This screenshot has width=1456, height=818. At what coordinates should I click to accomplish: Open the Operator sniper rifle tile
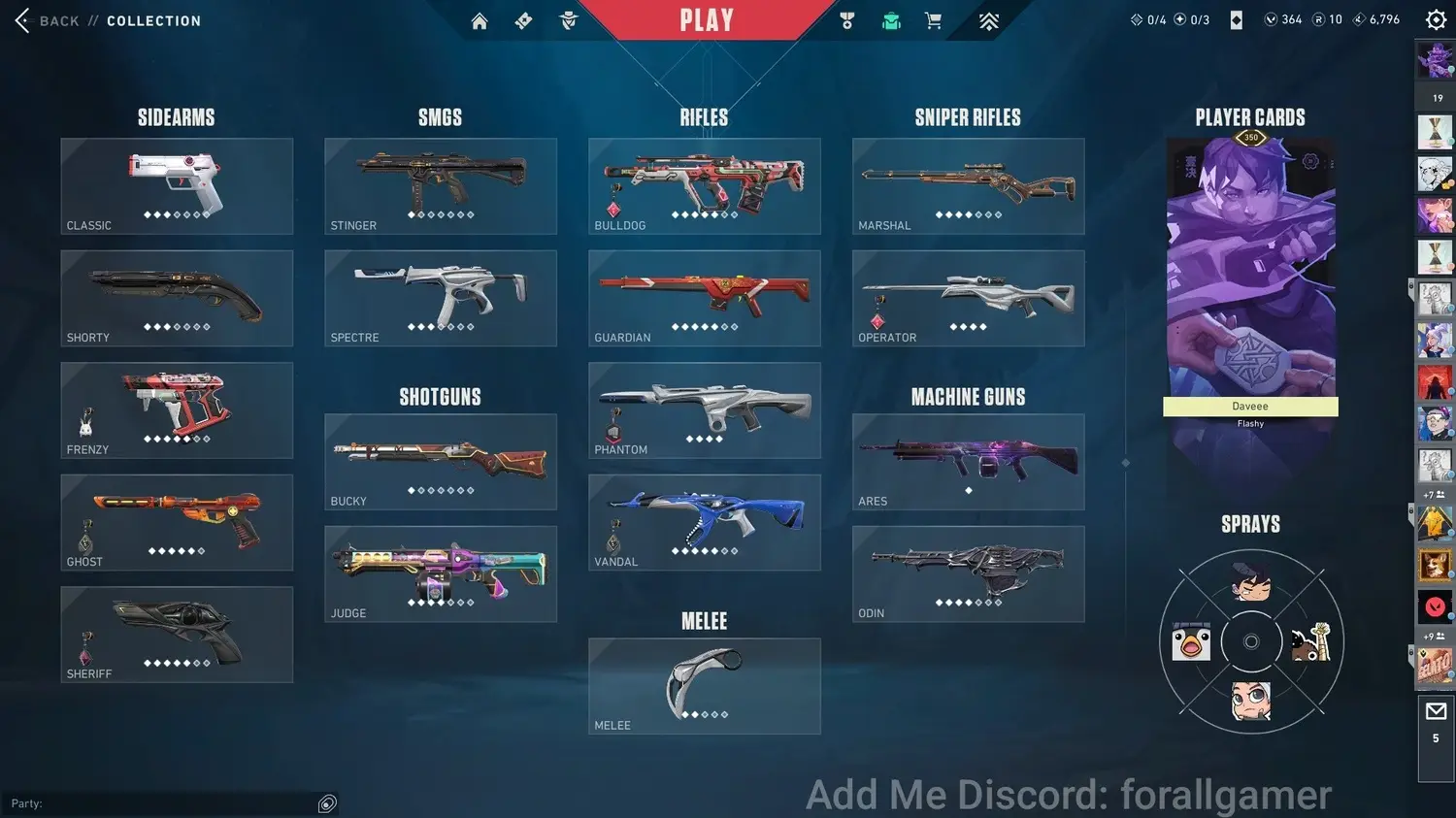coord(969,298)
